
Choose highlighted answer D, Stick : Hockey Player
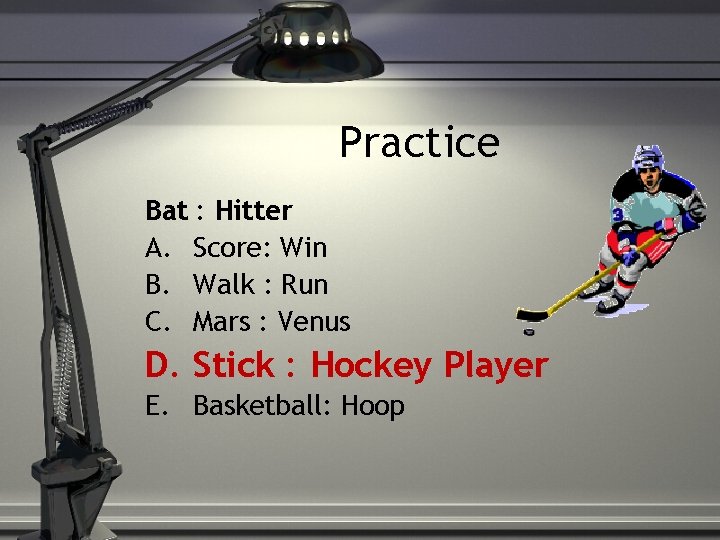(x=369, y=365)
